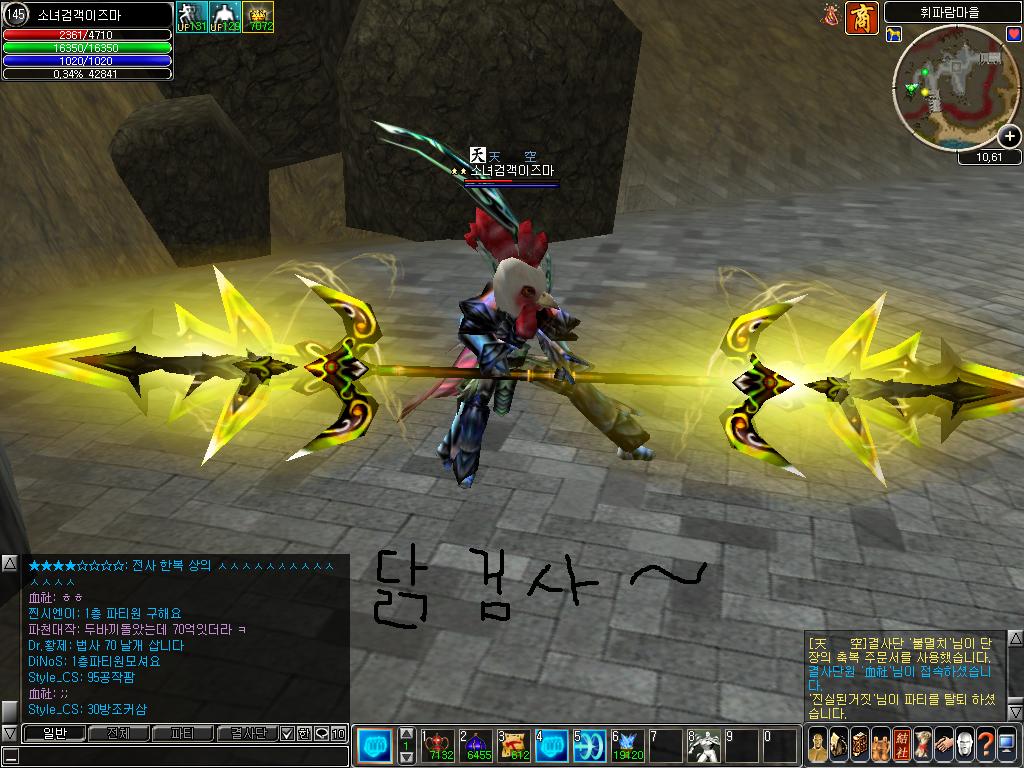Click the chat text input field
Viewport: 1024px width, 768px height.
pos(180,757)
